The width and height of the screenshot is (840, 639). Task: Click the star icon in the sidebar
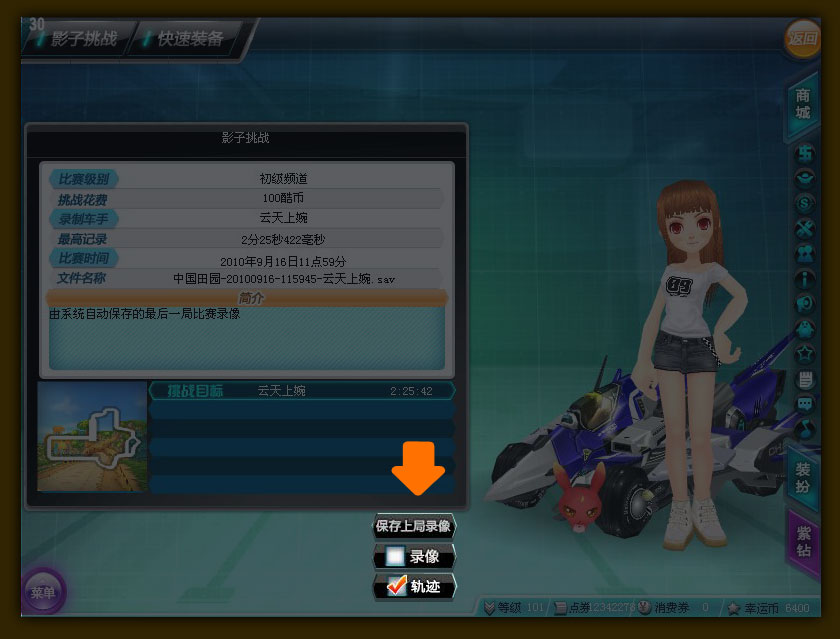coord(804,354)
